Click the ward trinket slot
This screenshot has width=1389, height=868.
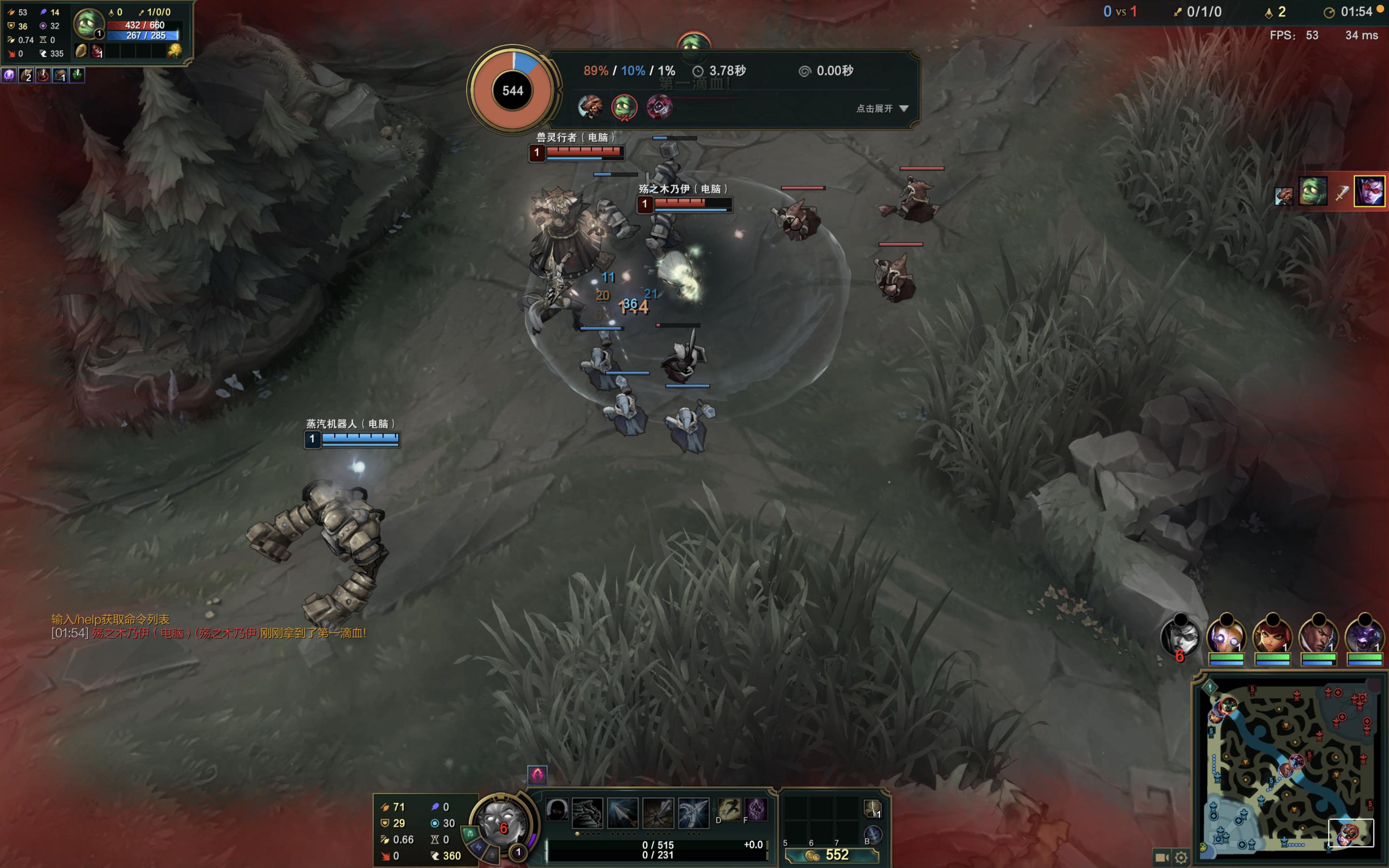coord(872,809)
